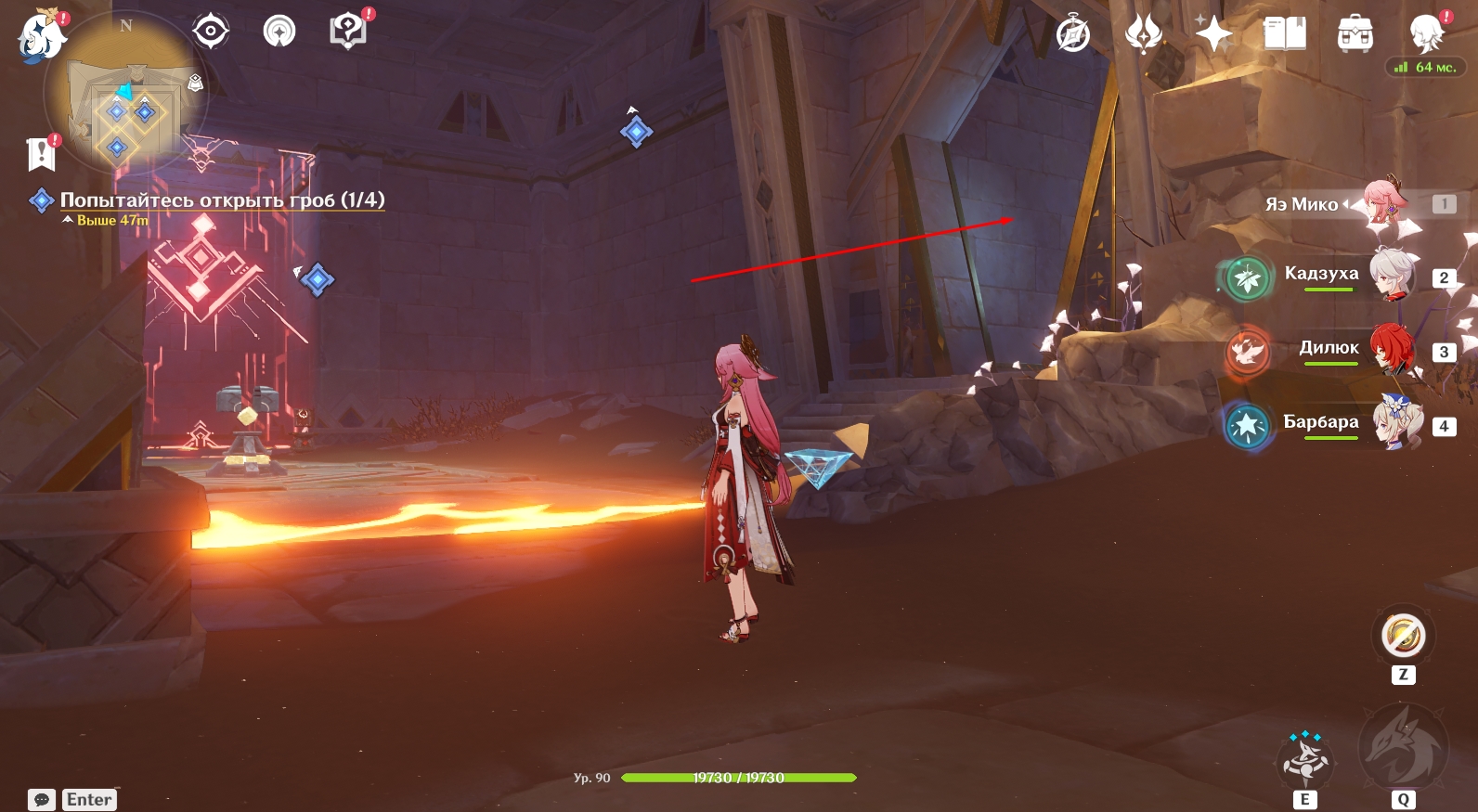Switch to party member Дилюк
The image size is (1478, 812).
[x=1328, y=349]
